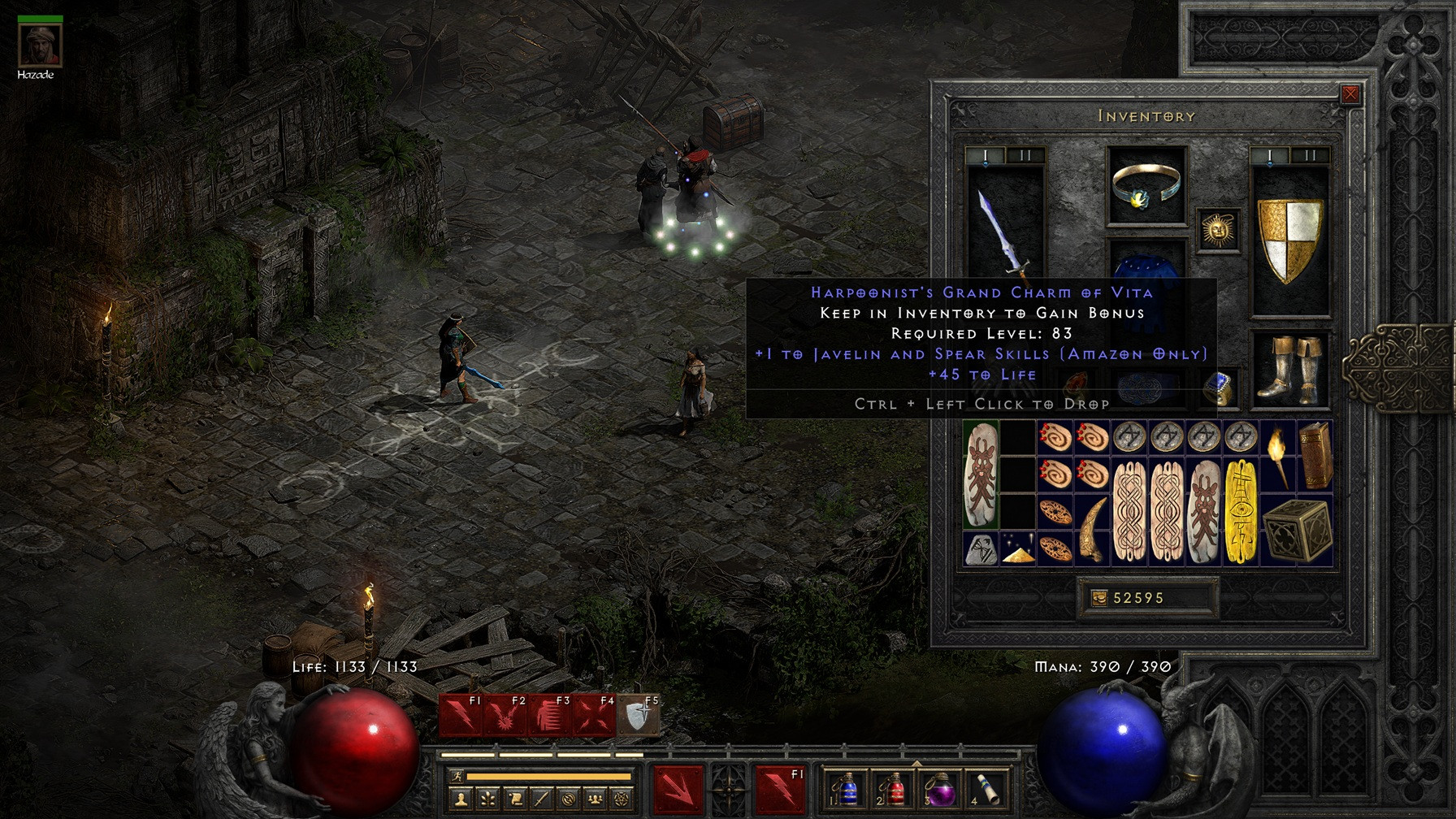
Task: Use the purple rejuvenation potion in belt
Action: pos(940,789)
